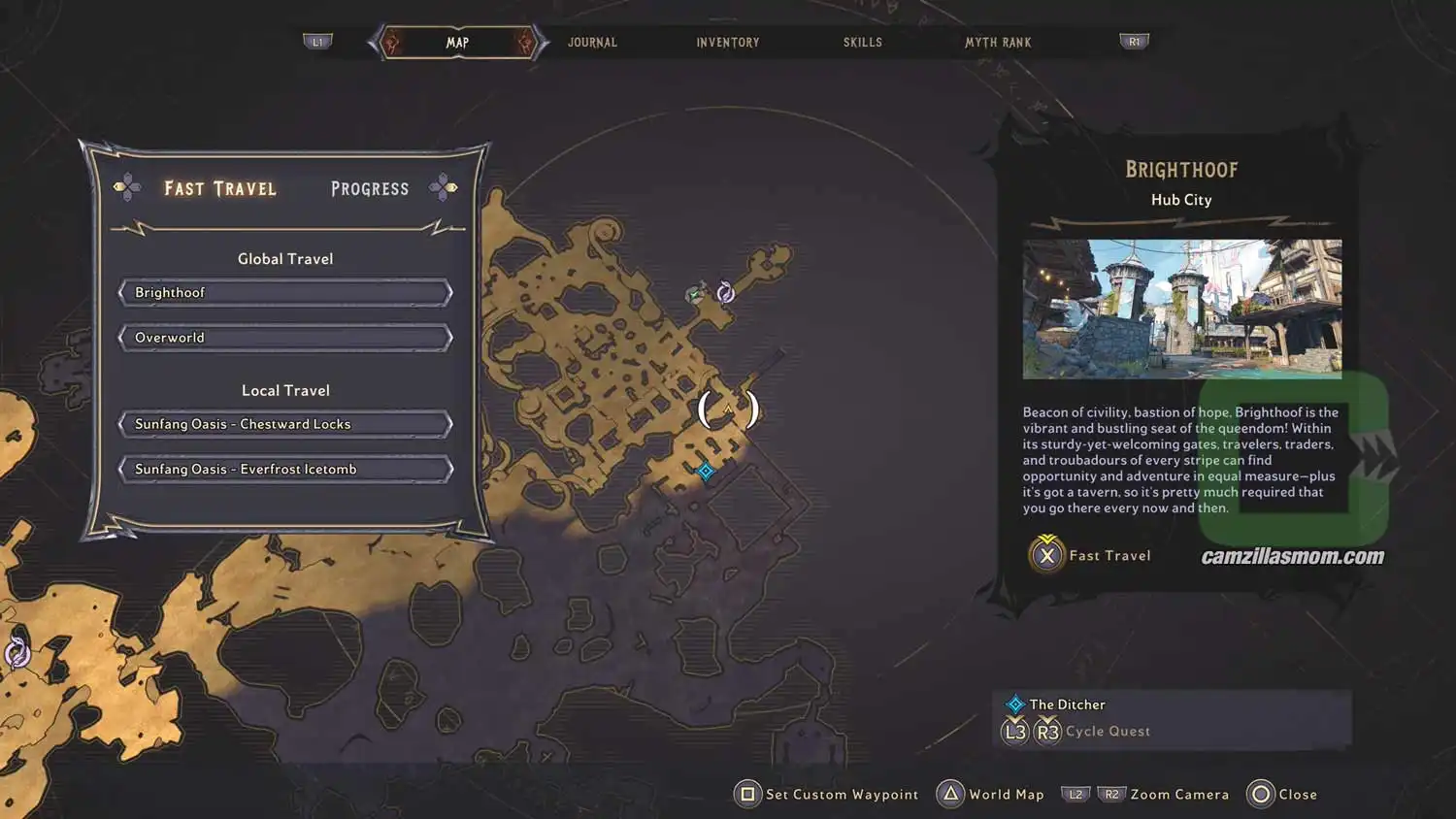Click the fast travel swirl icon on the map
The height and width of the screenshot is (819, 1456).
(x=726, y=290)
